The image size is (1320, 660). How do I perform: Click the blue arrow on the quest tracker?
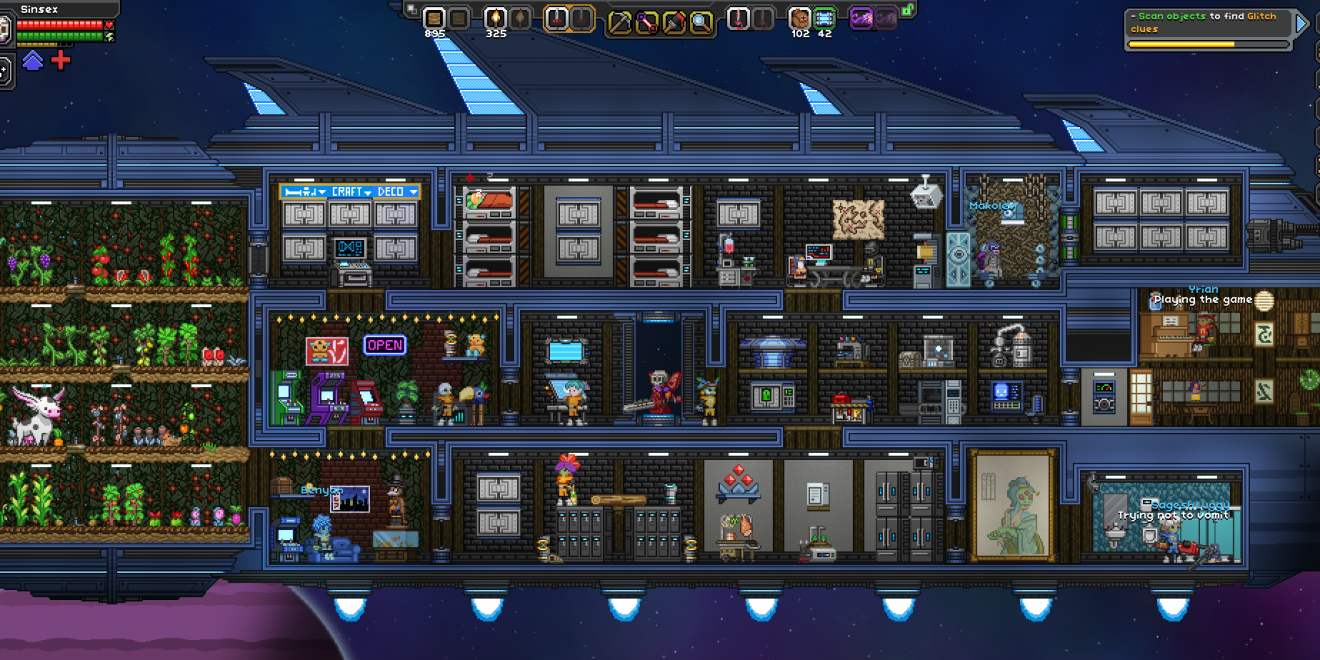point(1302,23)
